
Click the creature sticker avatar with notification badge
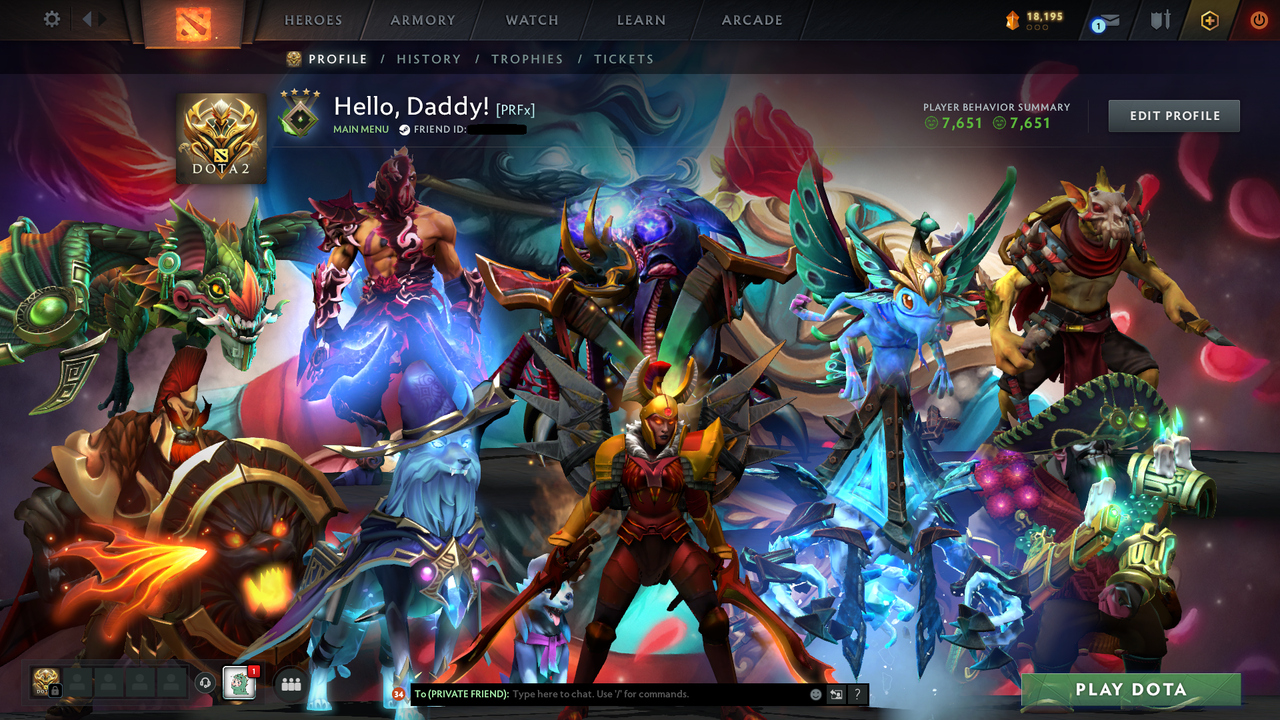[x=237, y=683]
